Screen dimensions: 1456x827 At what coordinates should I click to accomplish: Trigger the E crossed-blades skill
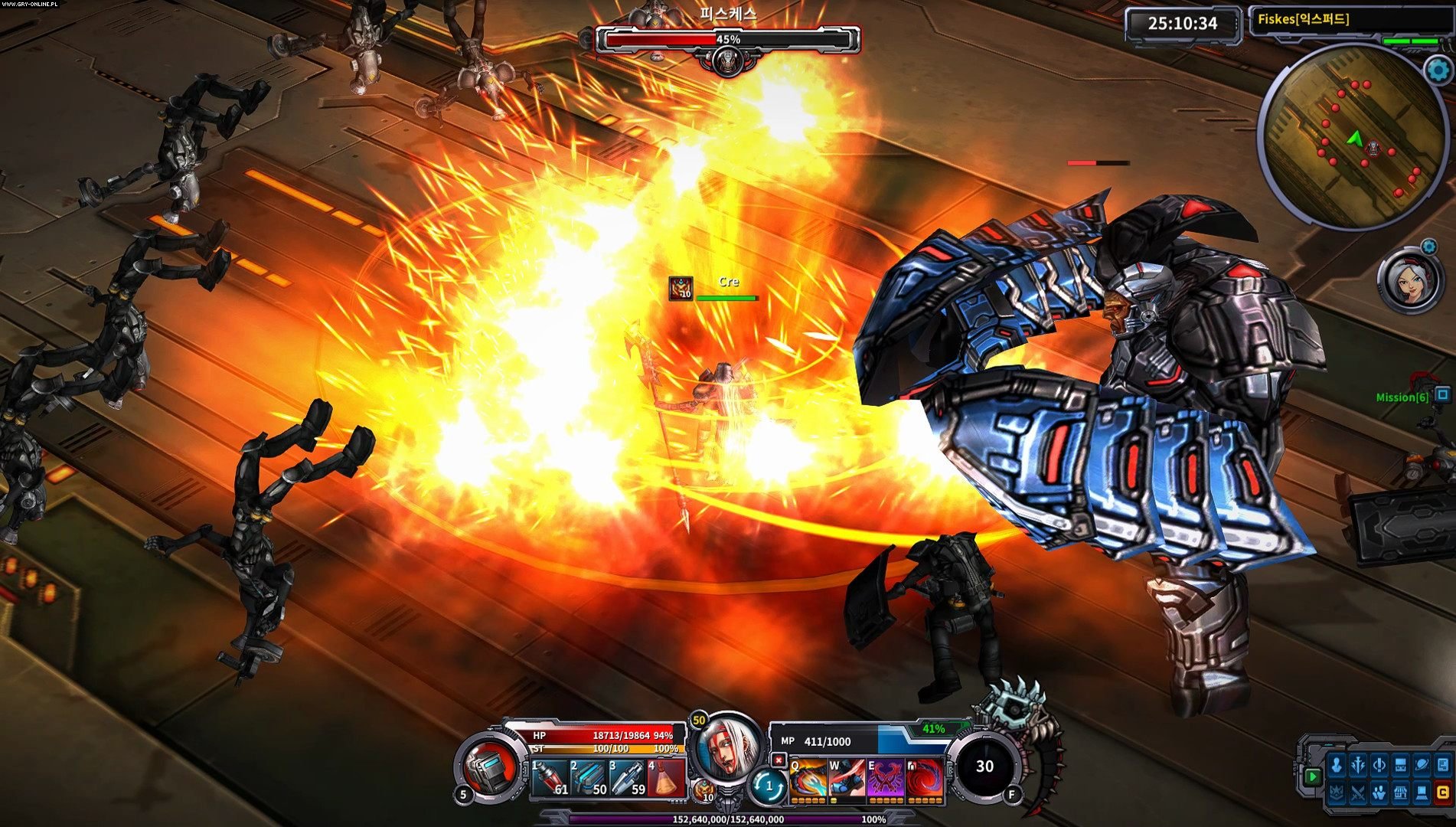885,783
